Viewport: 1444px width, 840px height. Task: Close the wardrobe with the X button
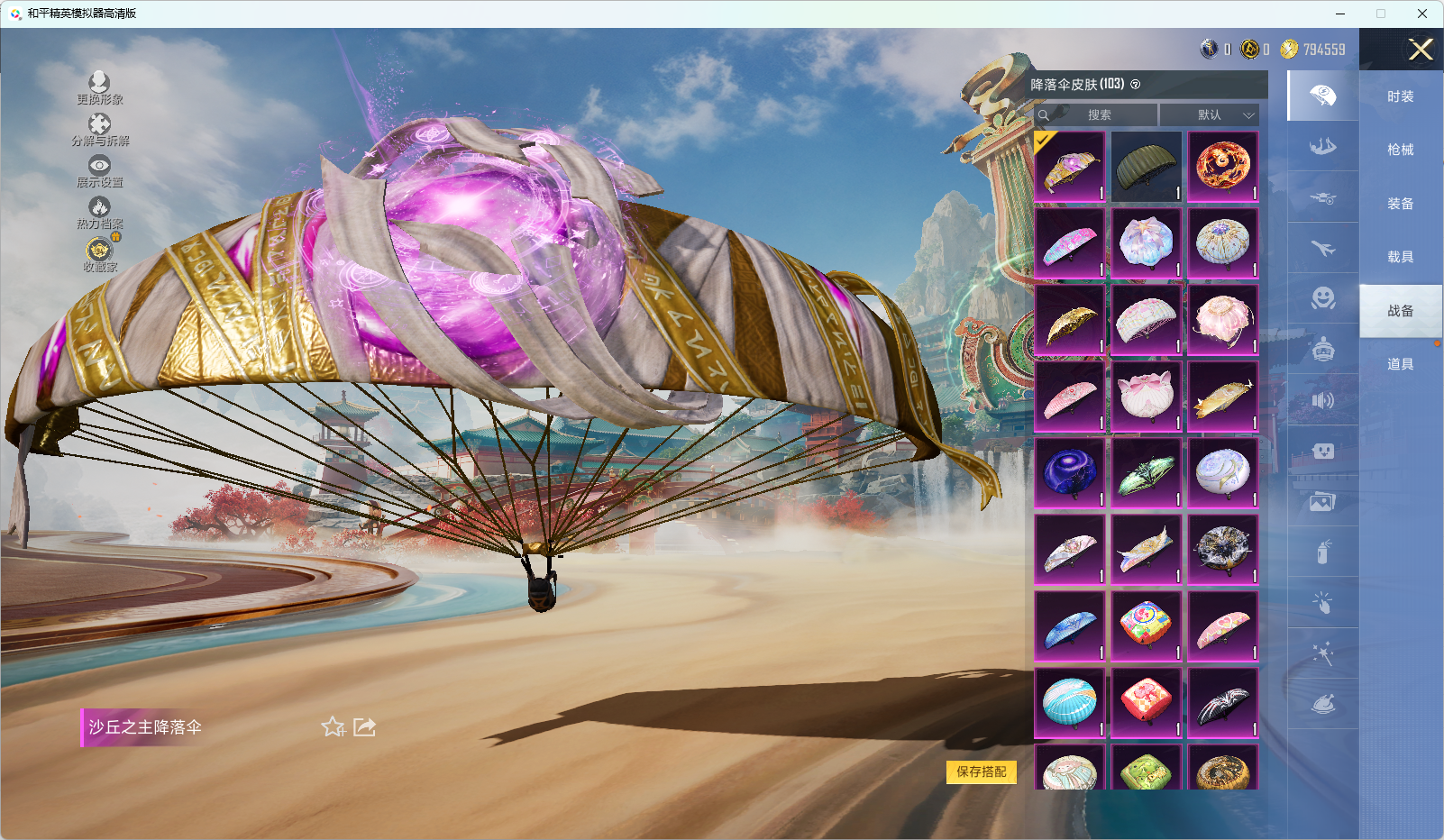[1421, 50]
